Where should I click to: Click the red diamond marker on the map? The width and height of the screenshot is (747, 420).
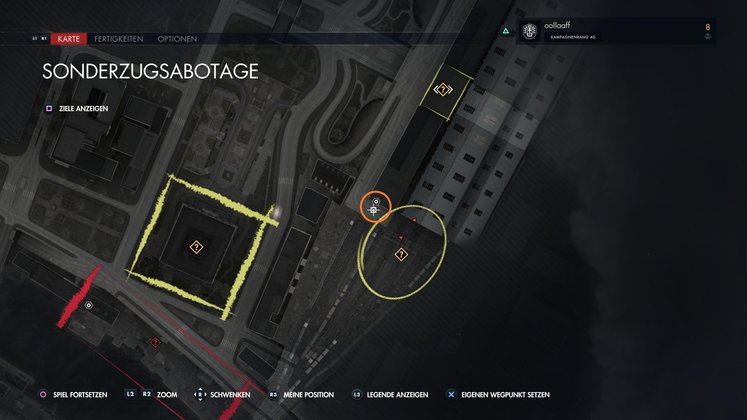point(155,342)
